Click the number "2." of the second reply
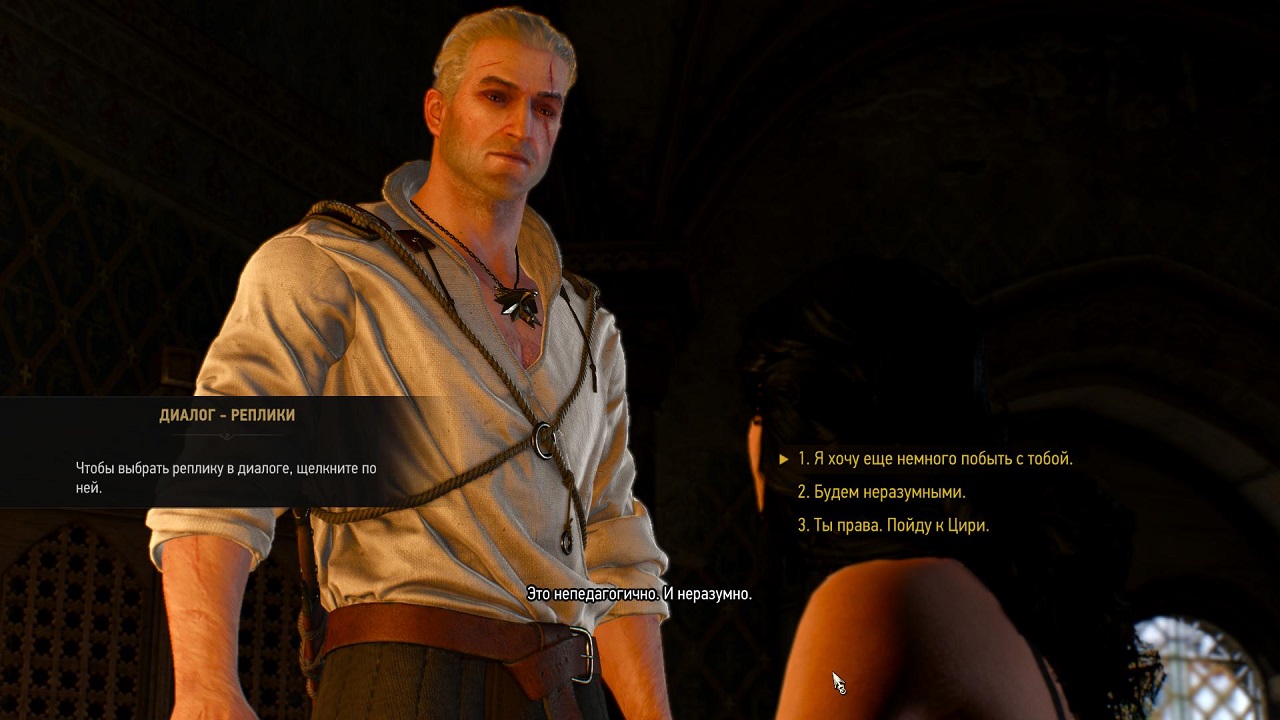This screenshot has height=720, width=1280. click(x=802, y=491)
